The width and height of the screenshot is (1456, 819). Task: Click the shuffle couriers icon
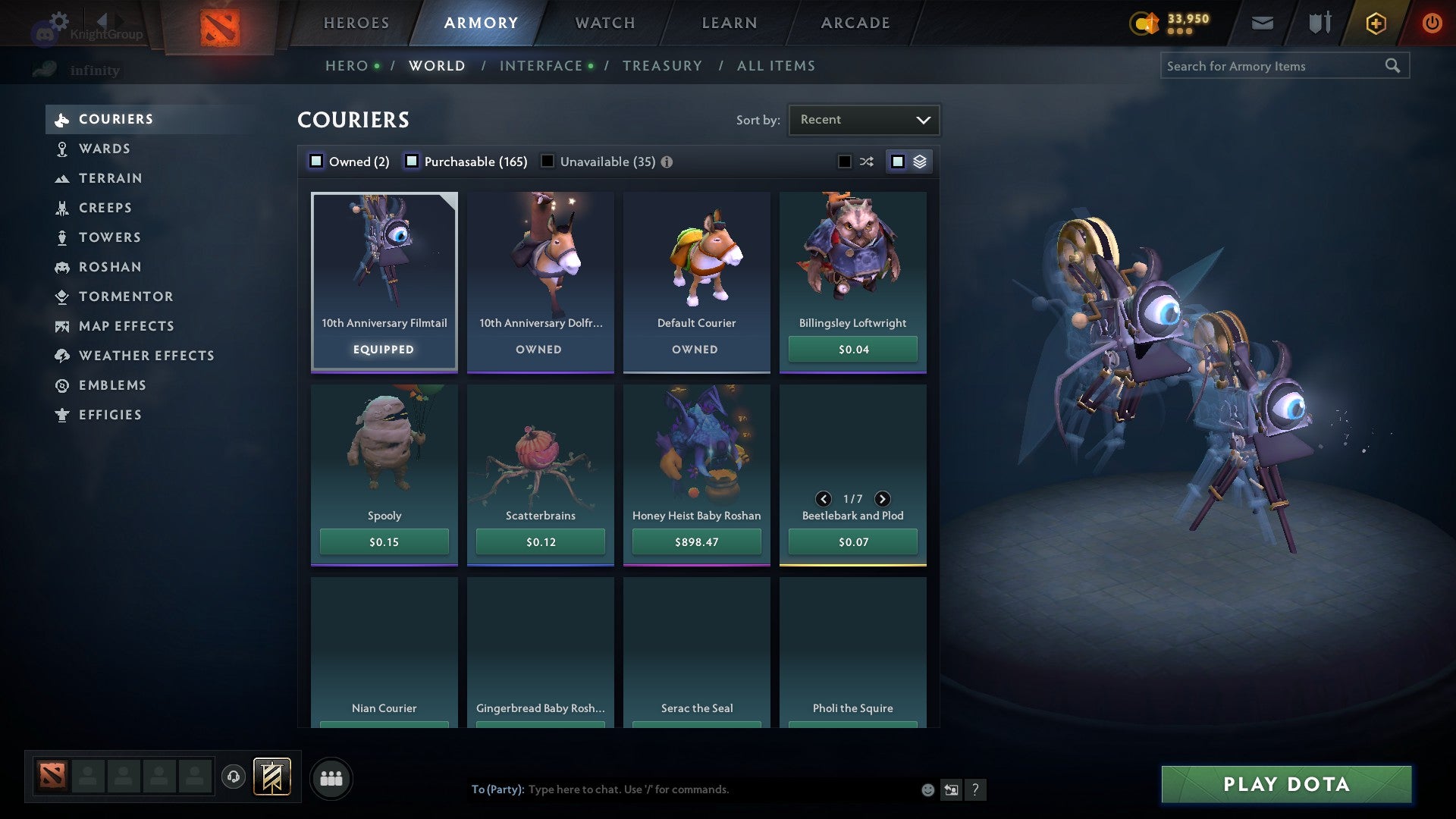click(865, 161)
